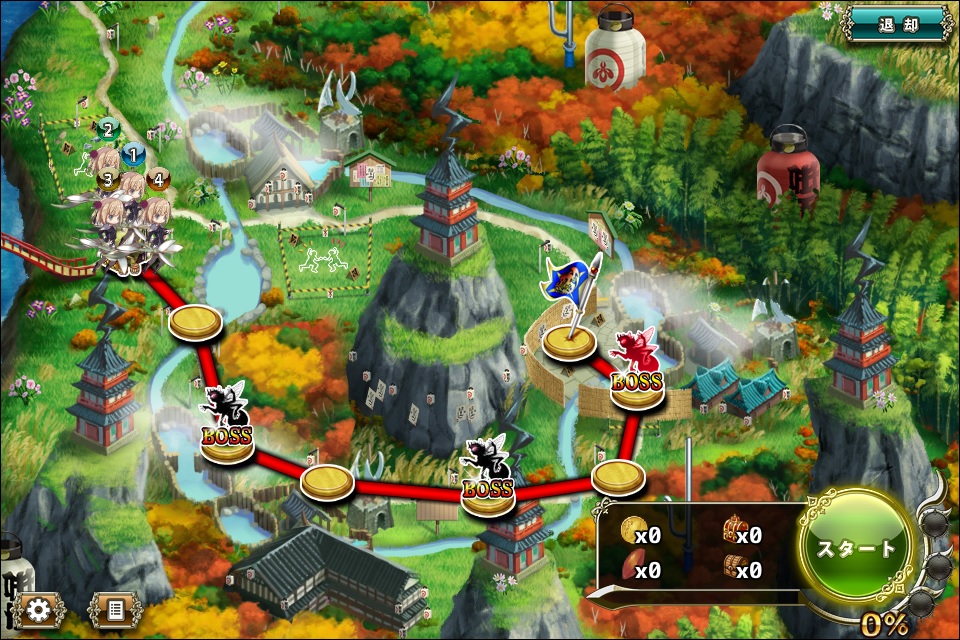Choose the 退却 retreat button
This screenshot has height=640, width=960.
pos(898,22)
